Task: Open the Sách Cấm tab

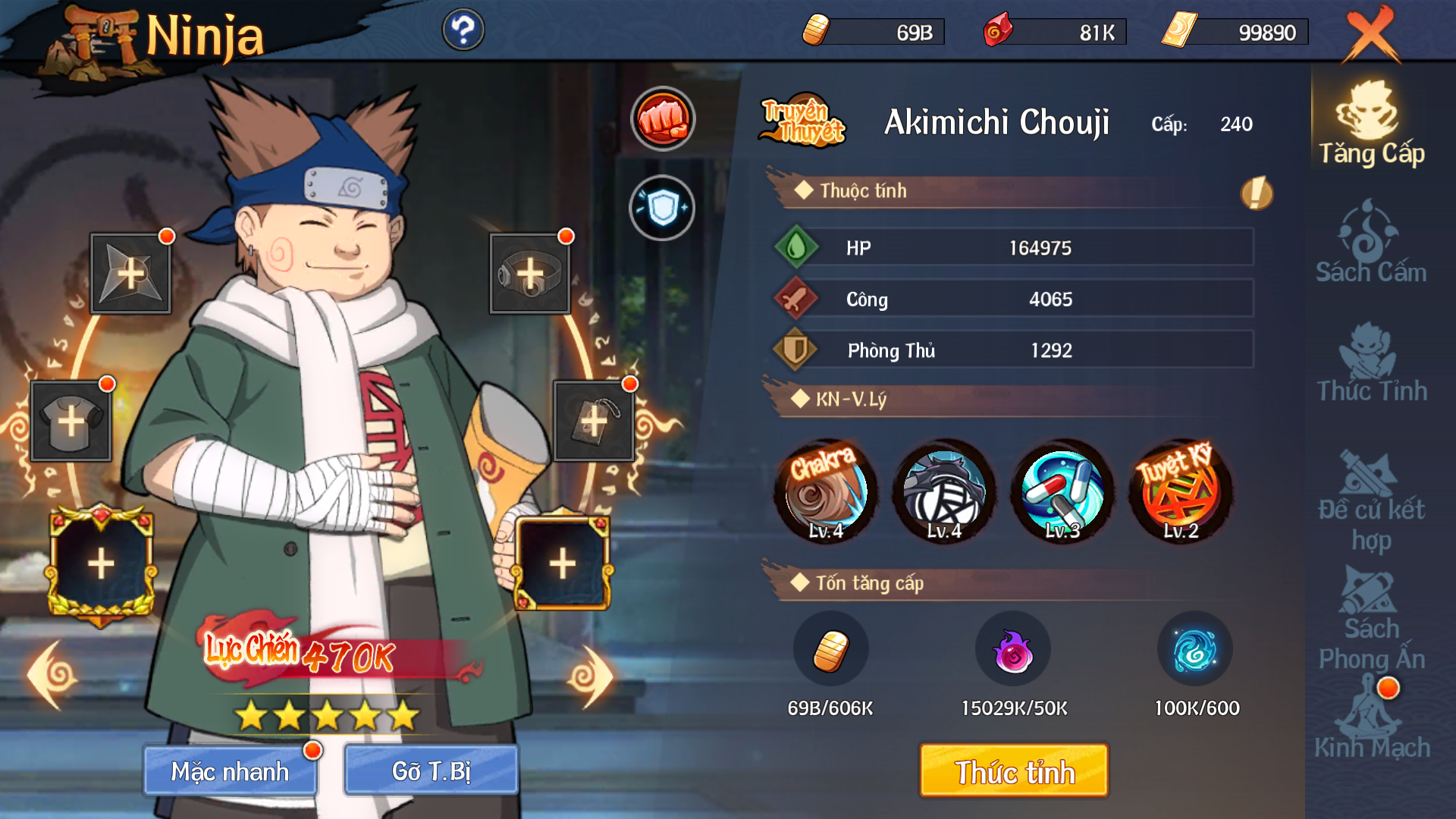Action: (x=1371, y=243)
